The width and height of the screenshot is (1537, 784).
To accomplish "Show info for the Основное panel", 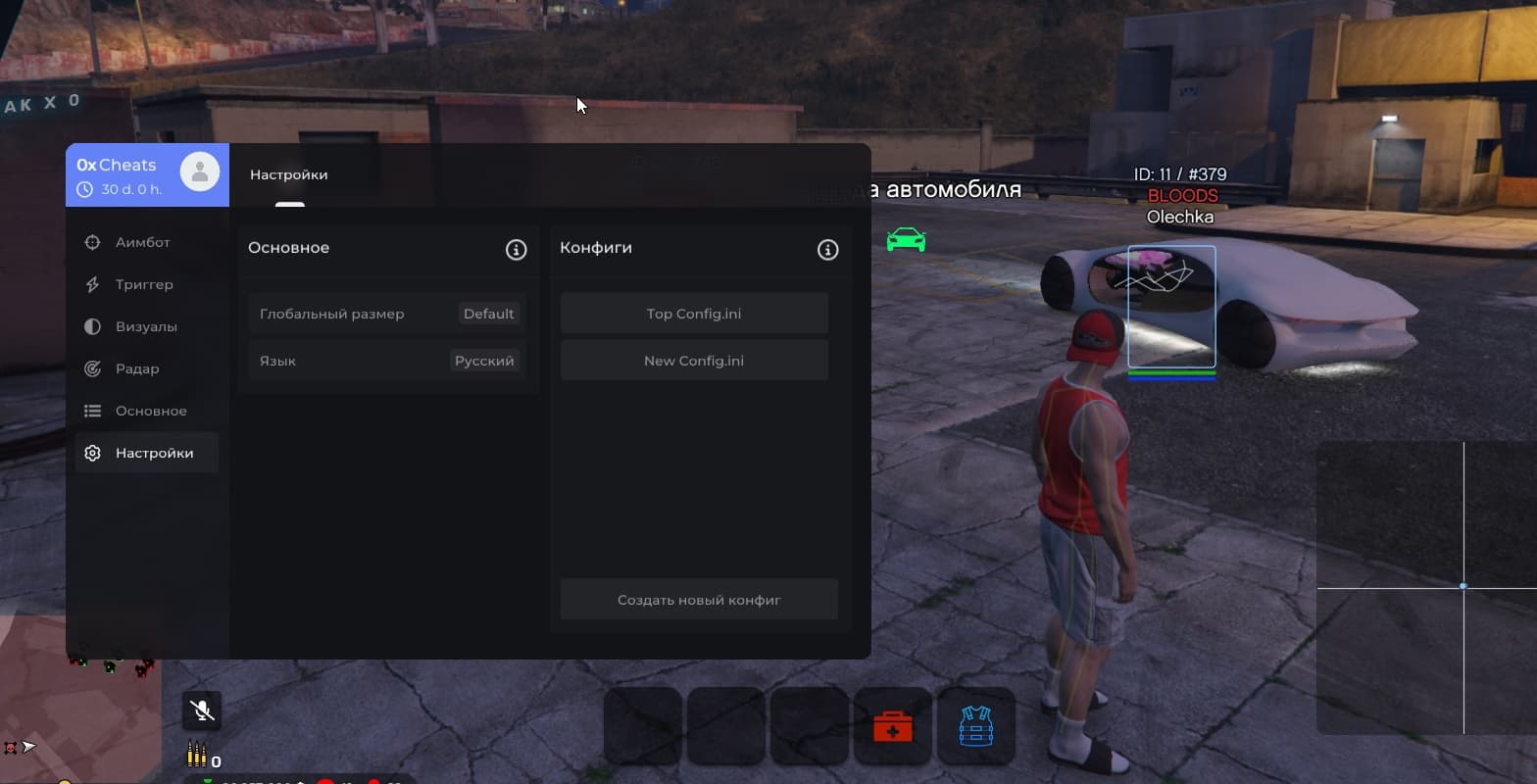I will (516, 249).
